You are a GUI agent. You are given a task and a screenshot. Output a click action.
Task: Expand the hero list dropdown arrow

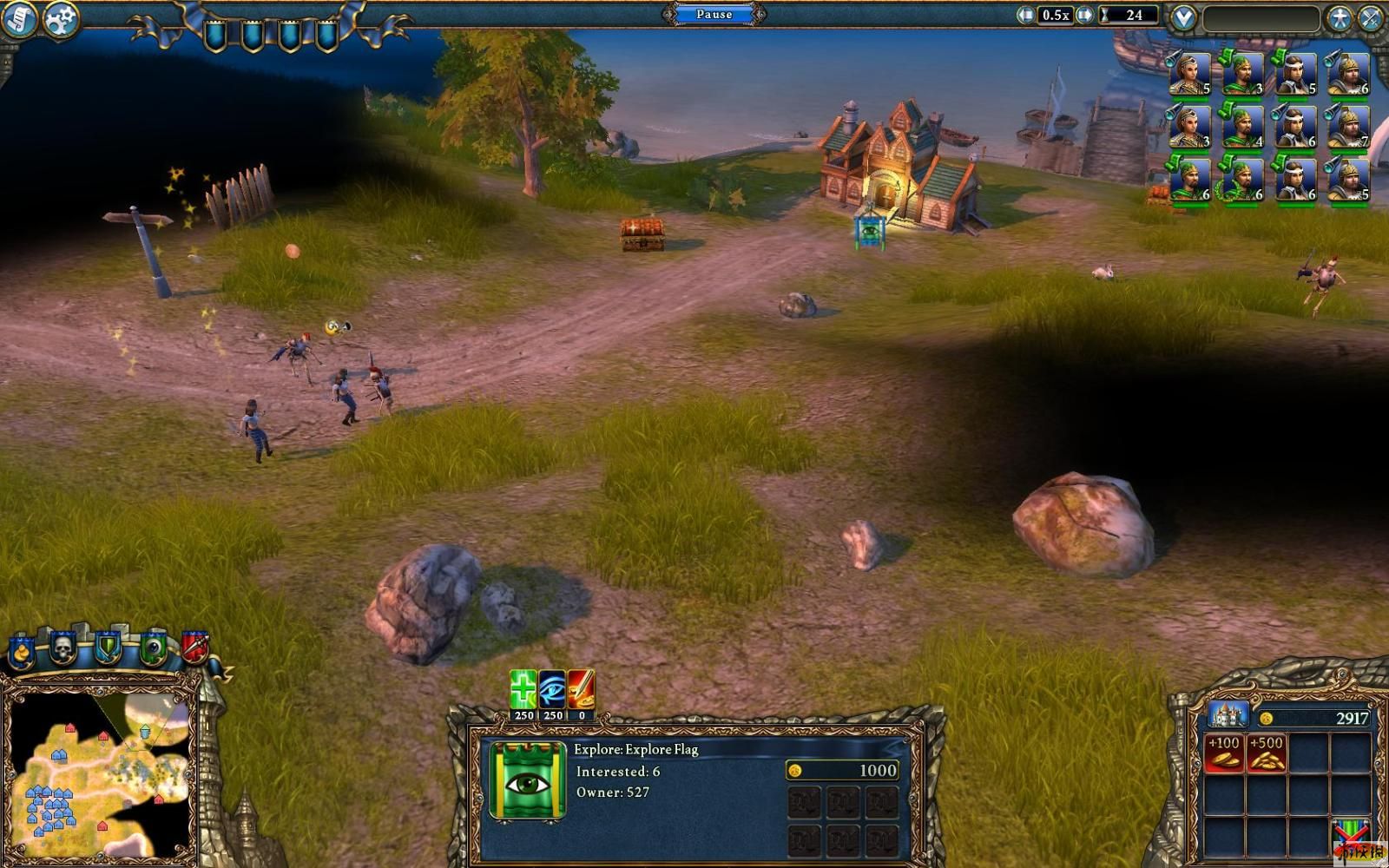1183,17
